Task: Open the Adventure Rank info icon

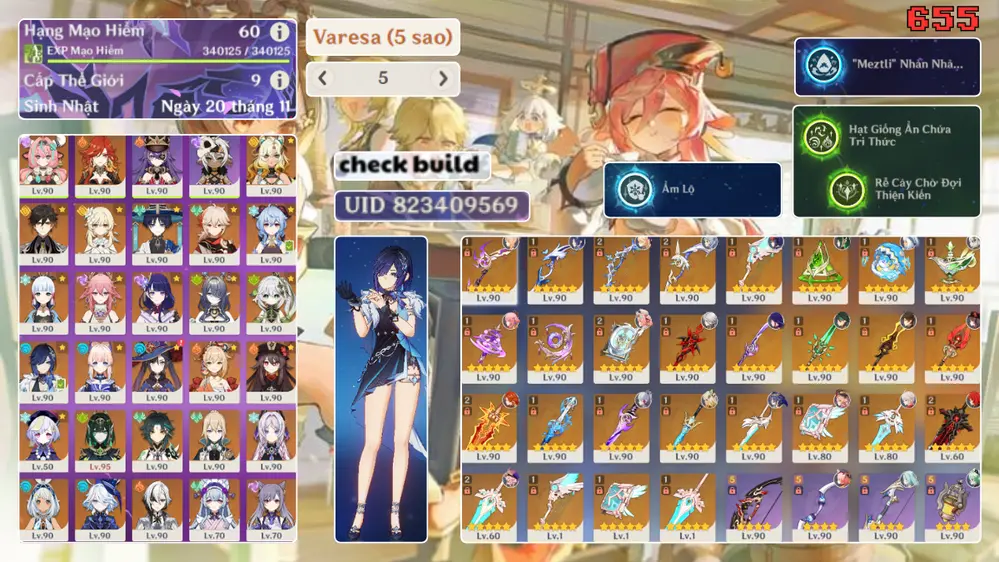Action: 279,32
